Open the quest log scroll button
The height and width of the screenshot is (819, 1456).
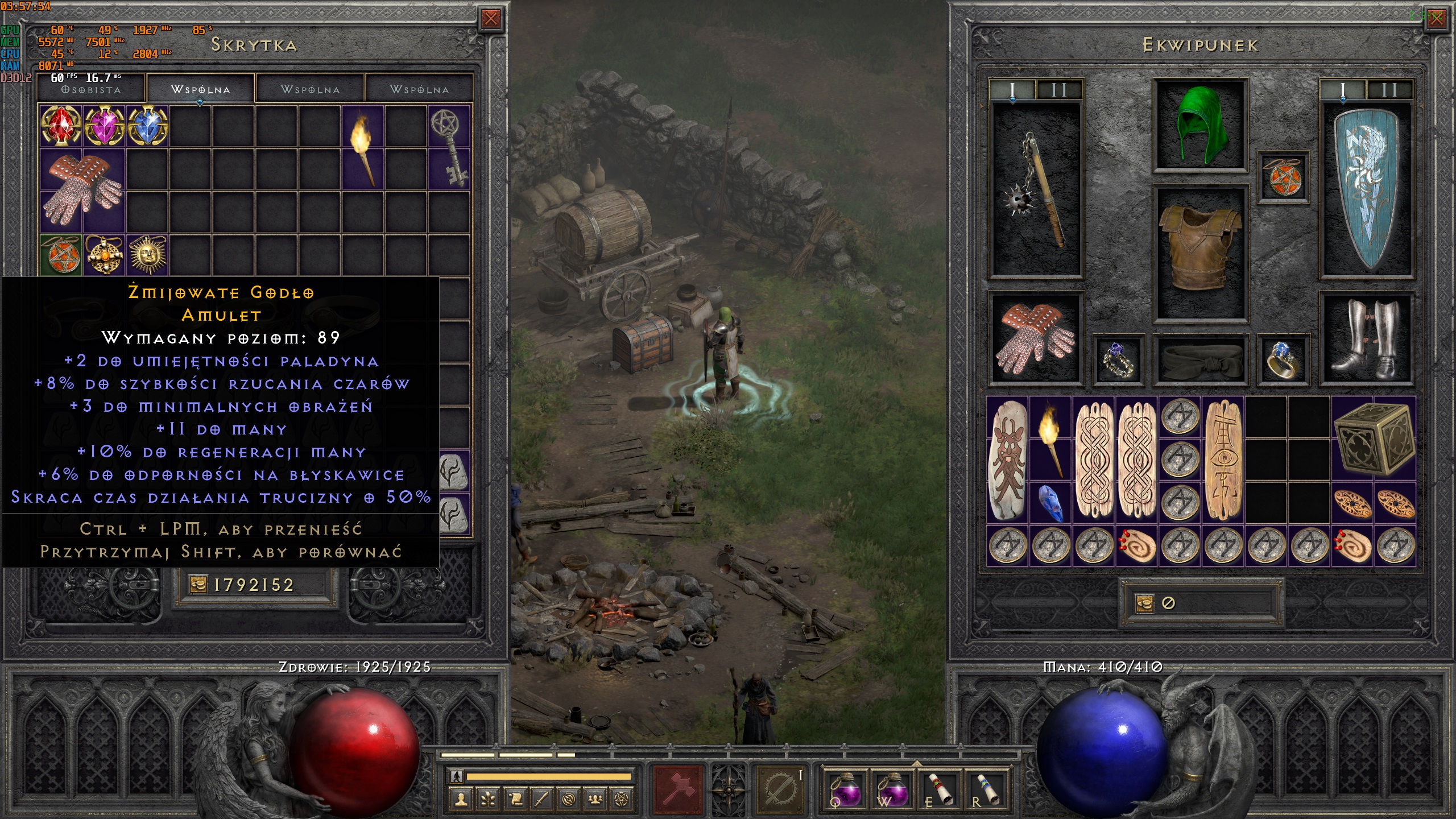tap(515, 800)
